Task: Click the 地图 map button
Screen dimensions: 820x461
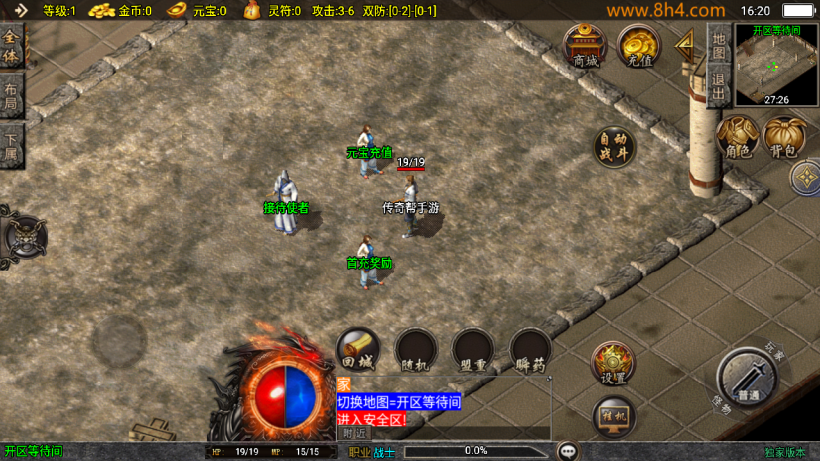Action: [x=718, y=45]
